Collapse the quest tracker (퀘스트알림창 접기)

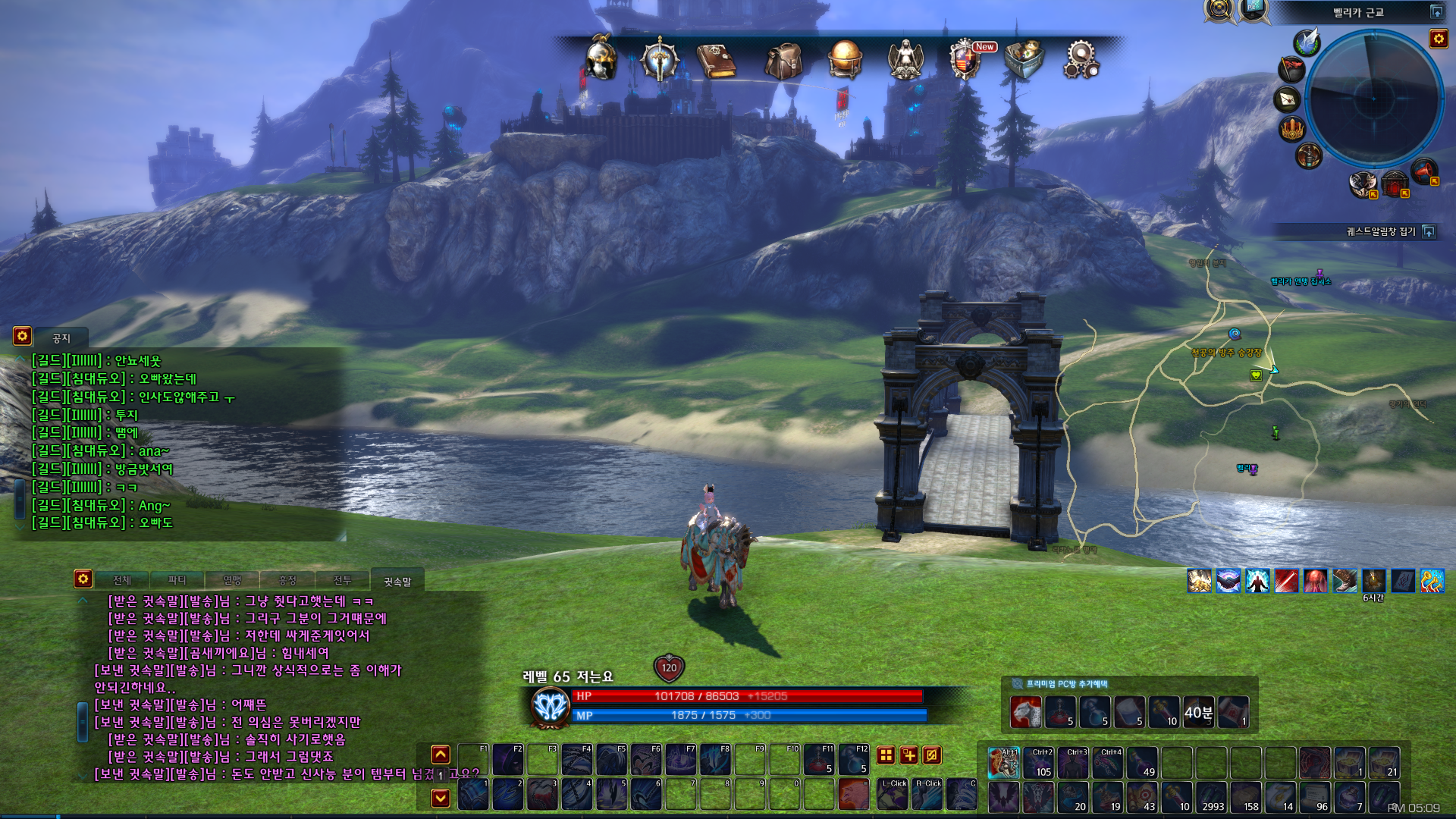pyautogui.click(x=1429, y=231)
